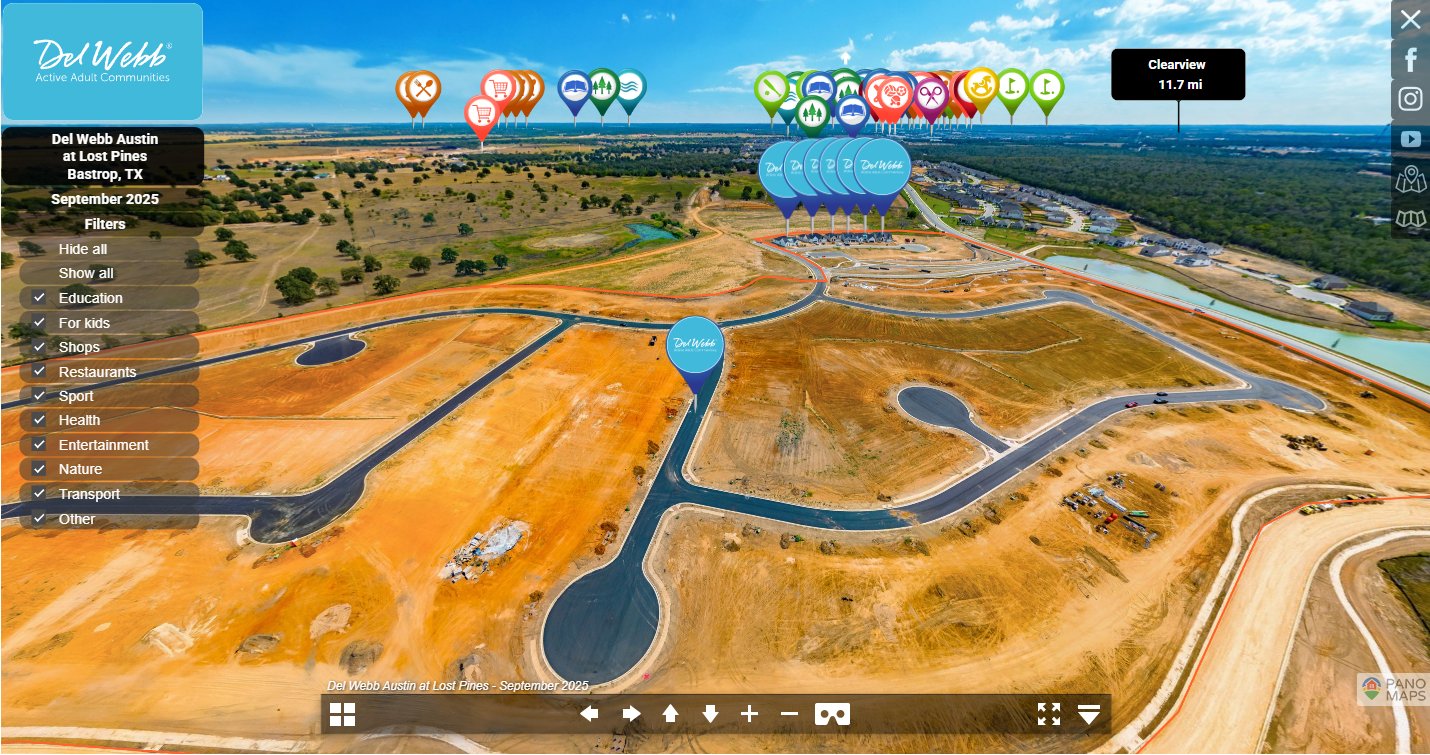Enable VR headset mode
The image size is (1430, 755).
click(832, 714)
